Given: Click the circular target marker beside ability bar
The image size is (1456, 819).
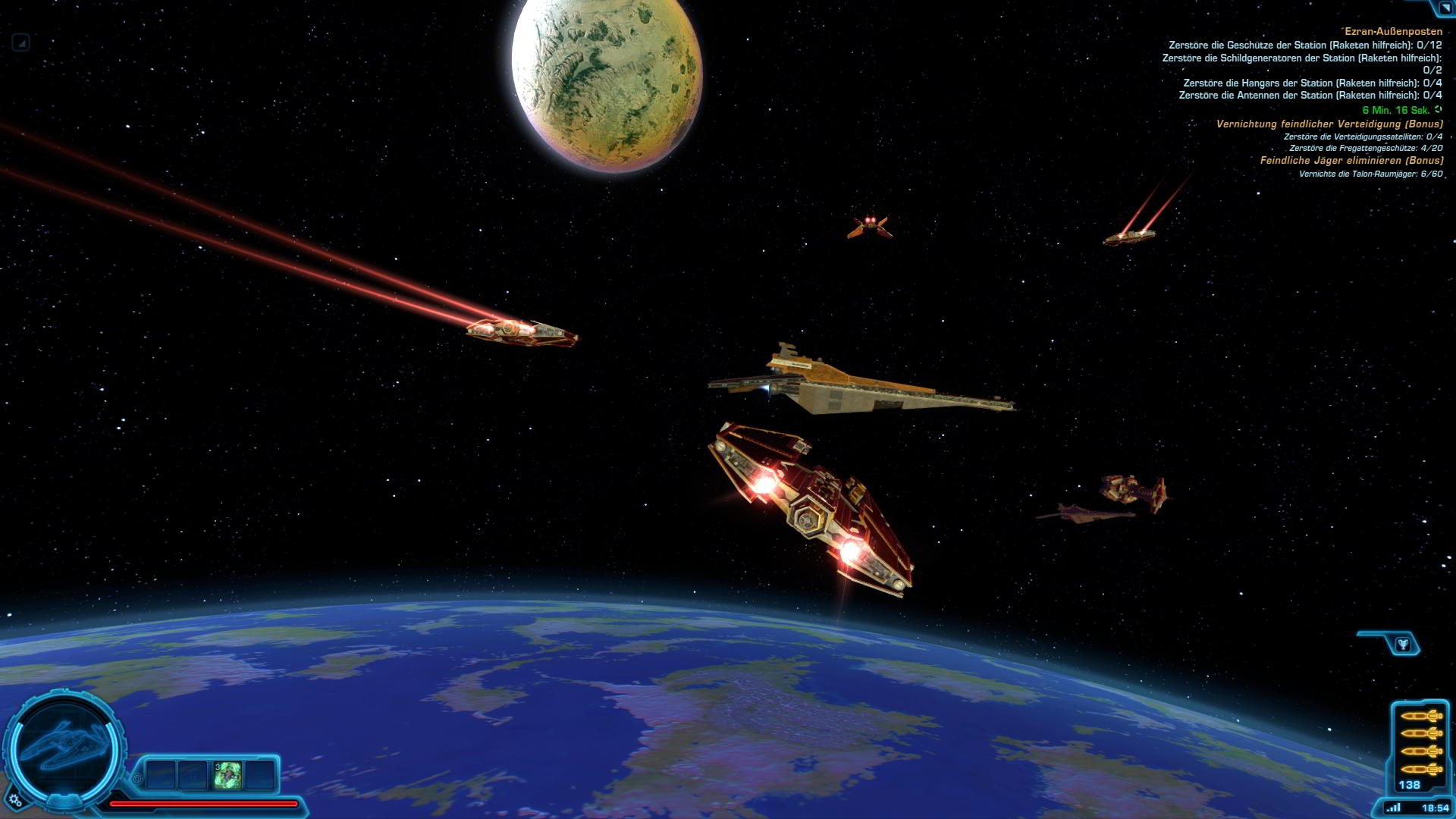Looking at the screenshot, I should 137,779.
